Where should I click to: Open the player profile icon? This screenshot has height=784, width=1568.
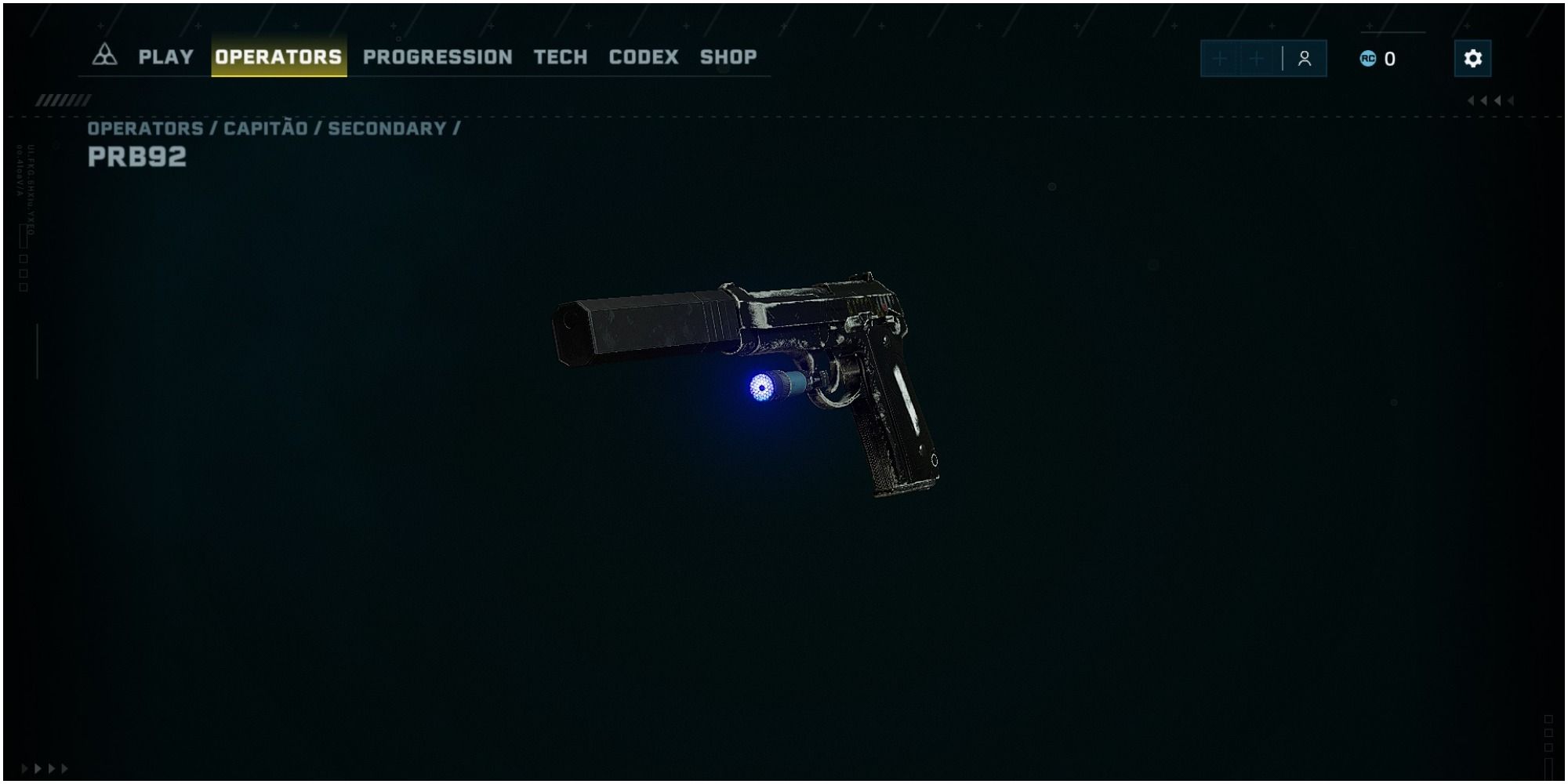(x=1304, y=58)
